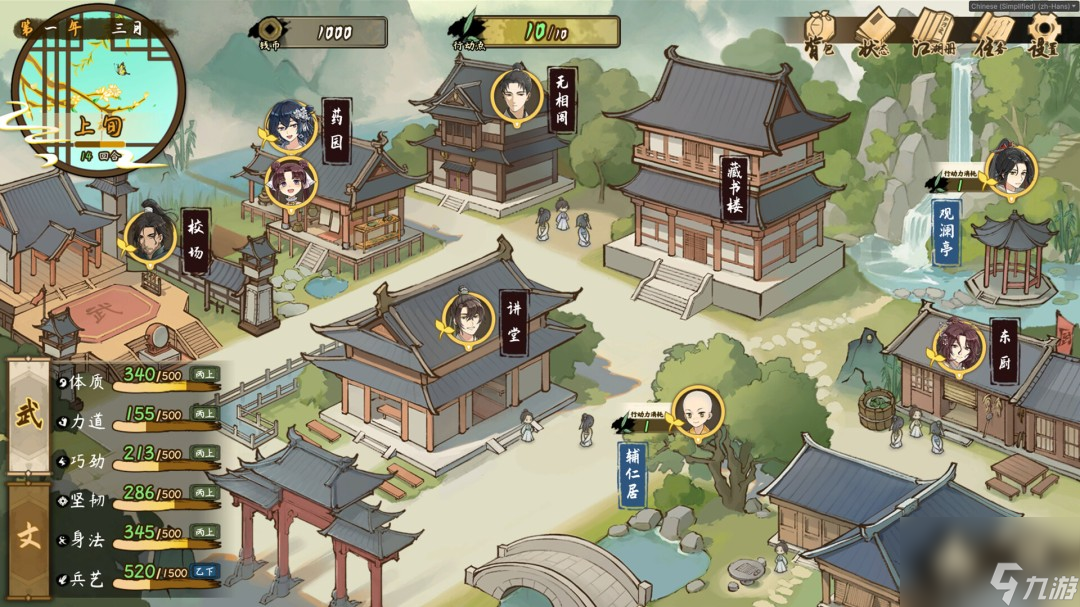
Task: Choose the 东厨 kitchen location label
Action: click(1004, 352)
